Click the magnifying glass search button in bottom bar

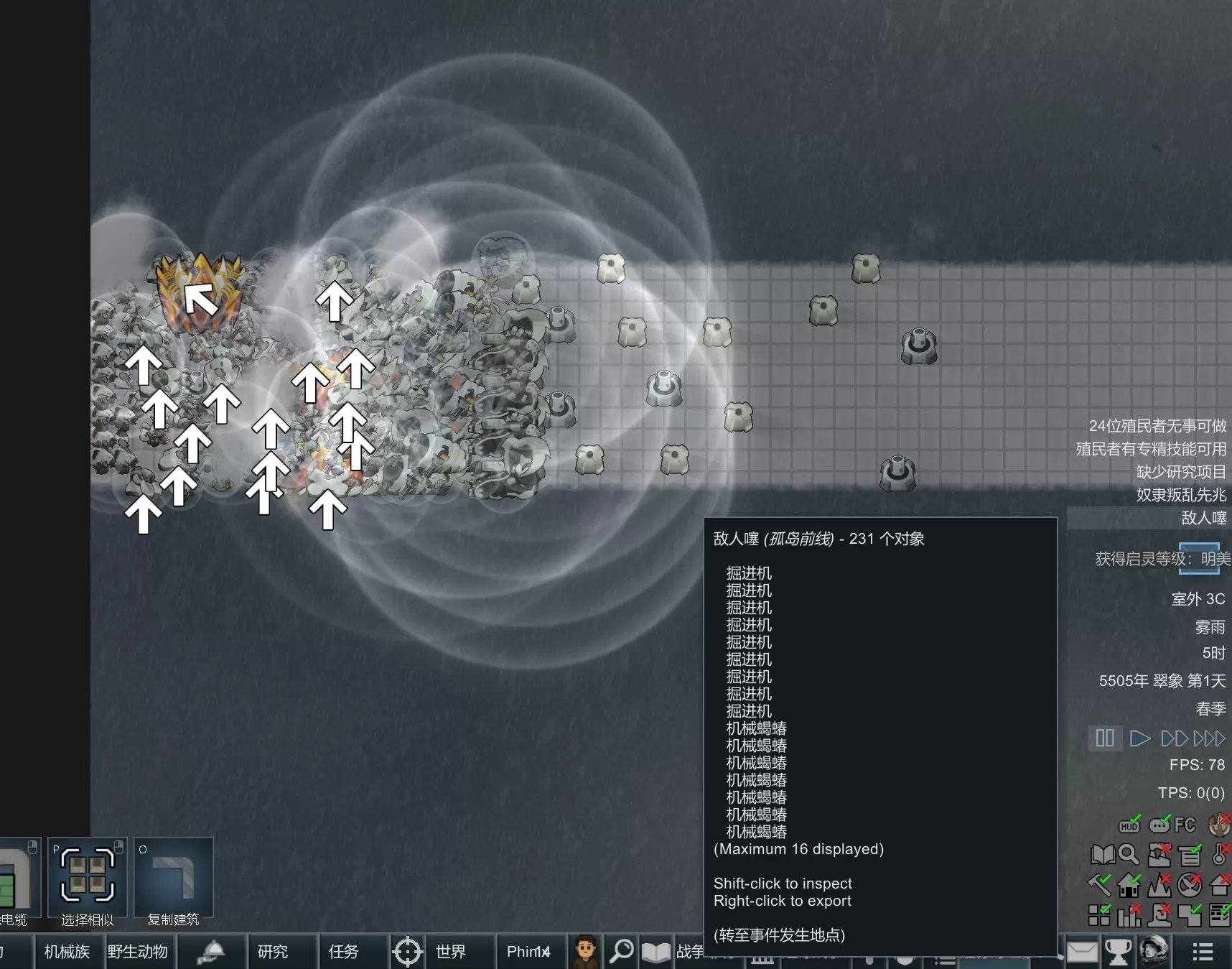click(x=622, y=951)
